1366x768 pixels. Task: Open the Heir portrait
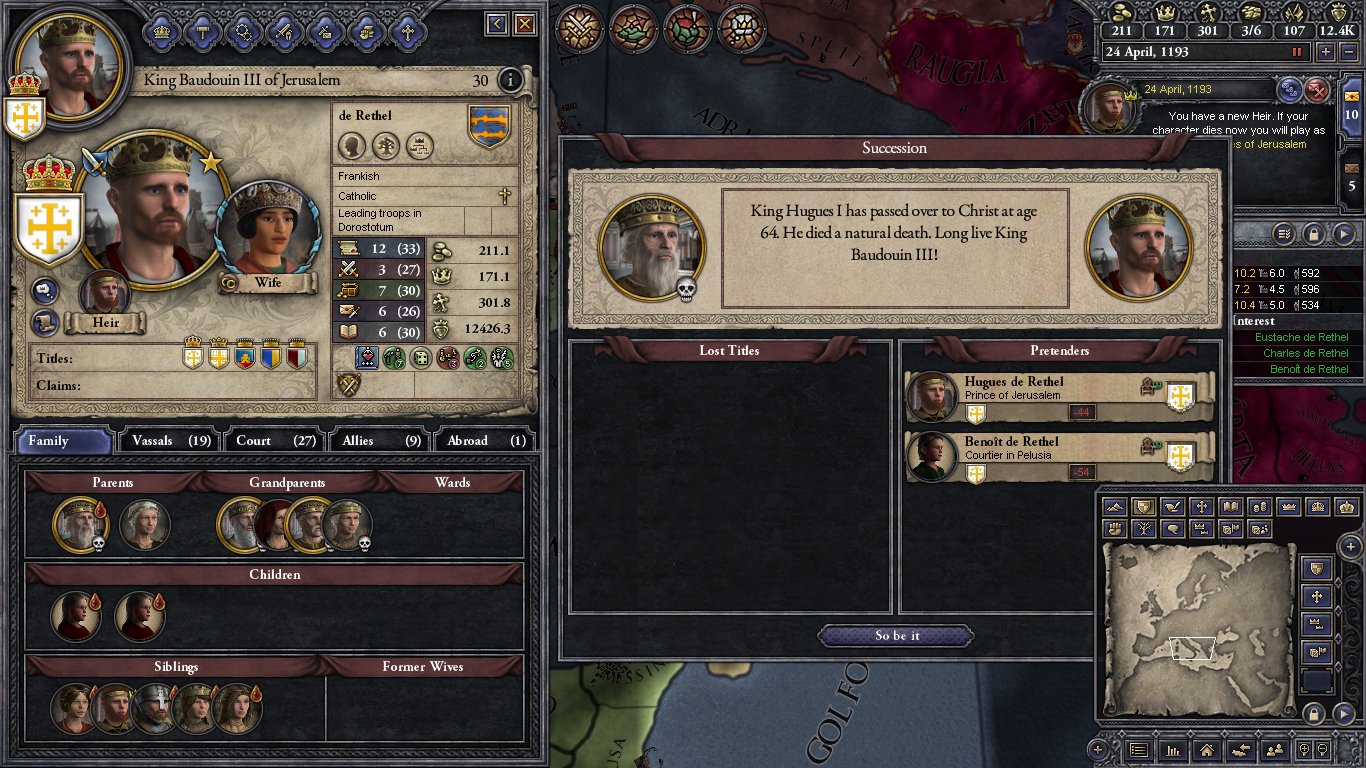tap(104, 292)
